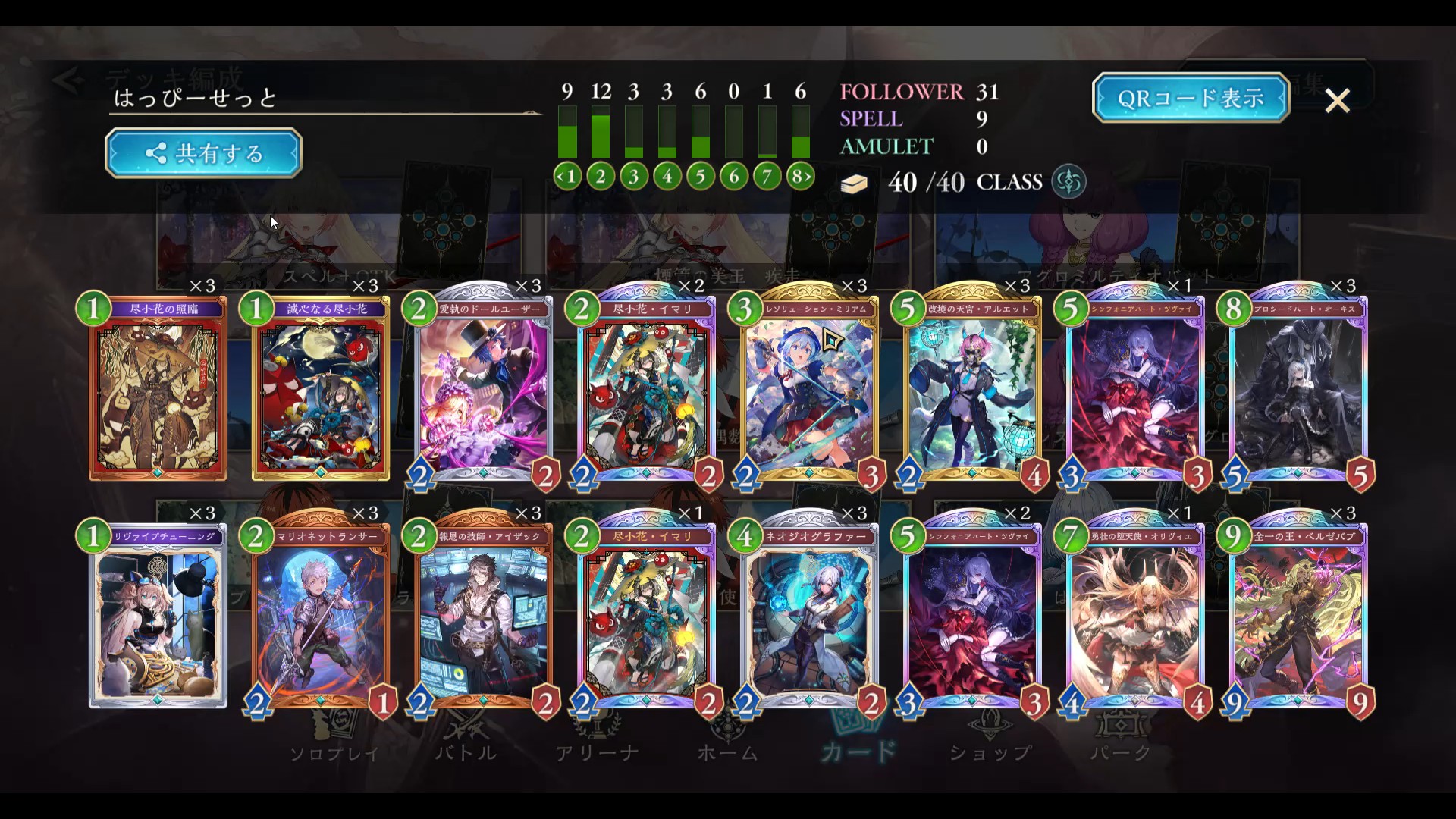This screenshot has width=1456, height=819.
Task: Show the deck QR code
Action: [x=1190, y=98]
